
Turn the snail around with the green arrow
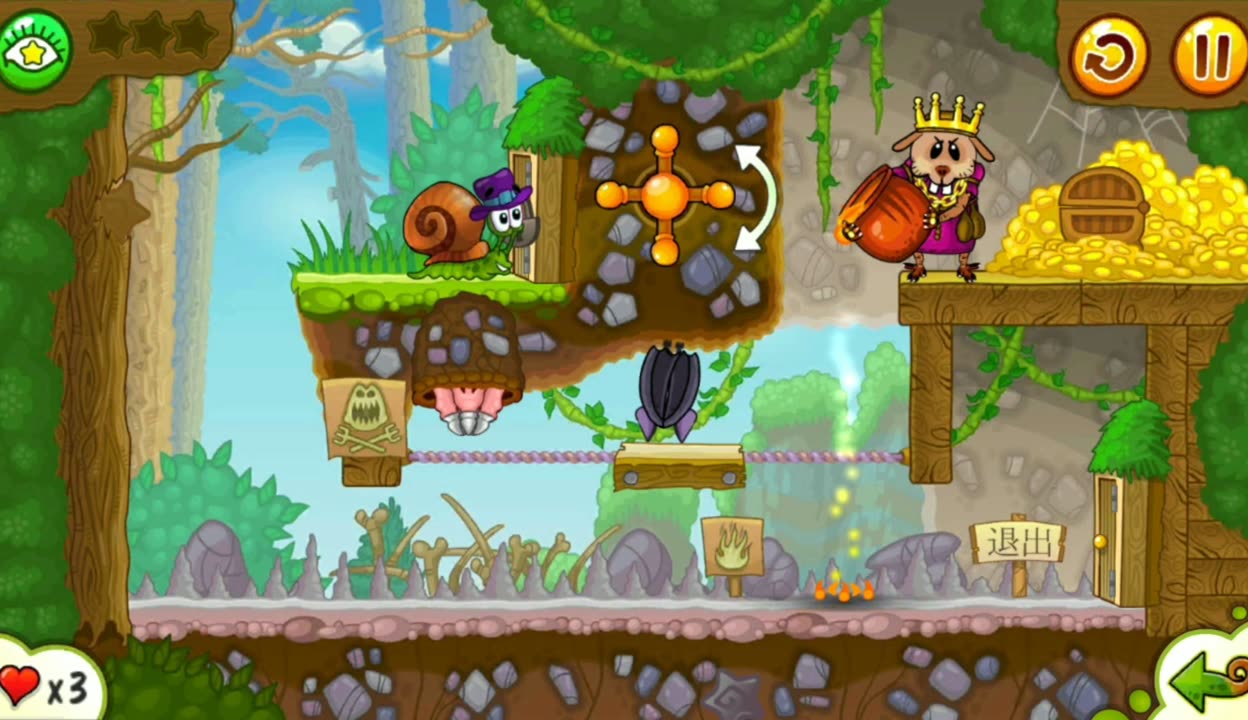[1208, 682]
